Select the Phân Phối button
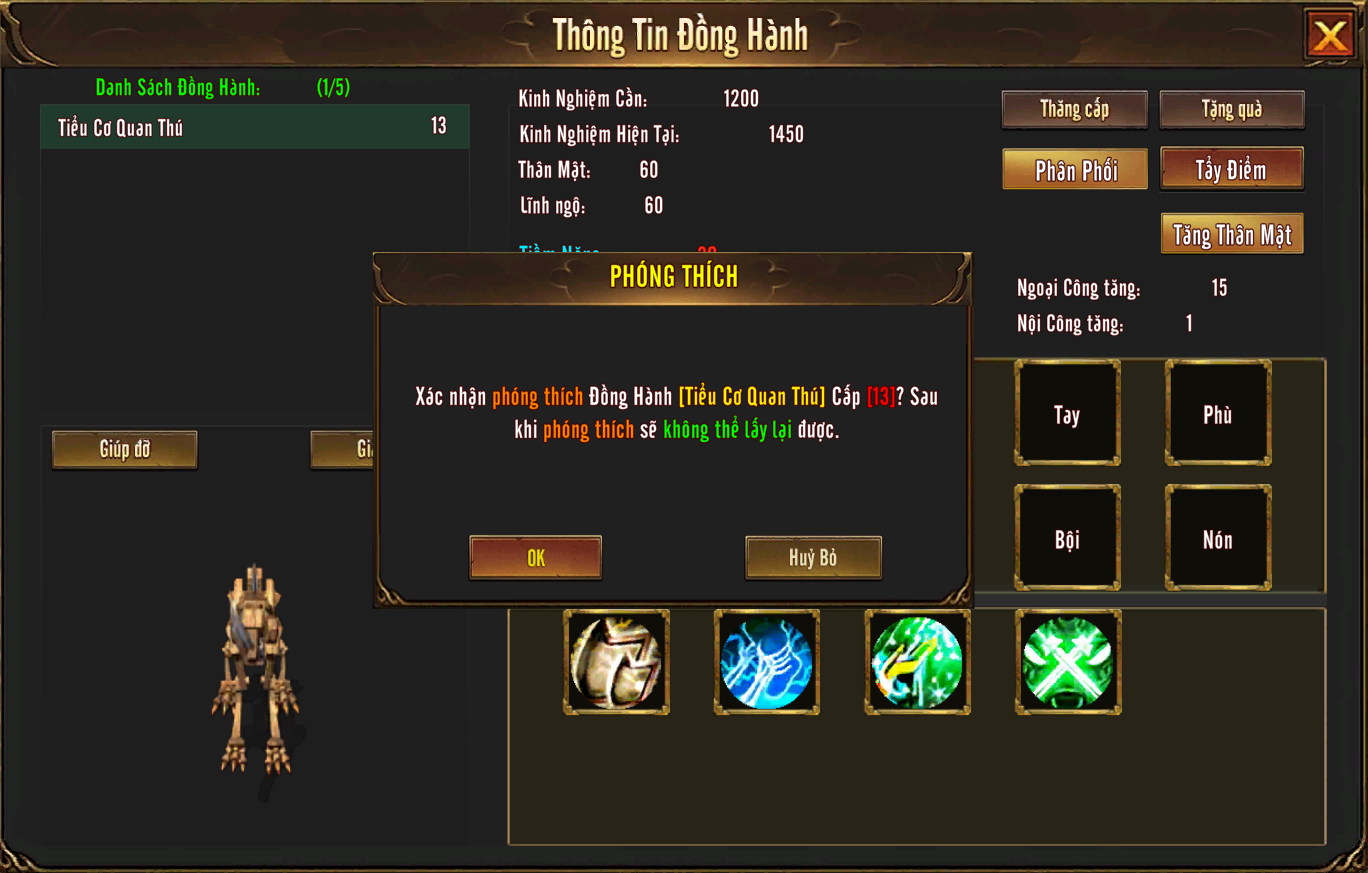 coord(1075,170)
